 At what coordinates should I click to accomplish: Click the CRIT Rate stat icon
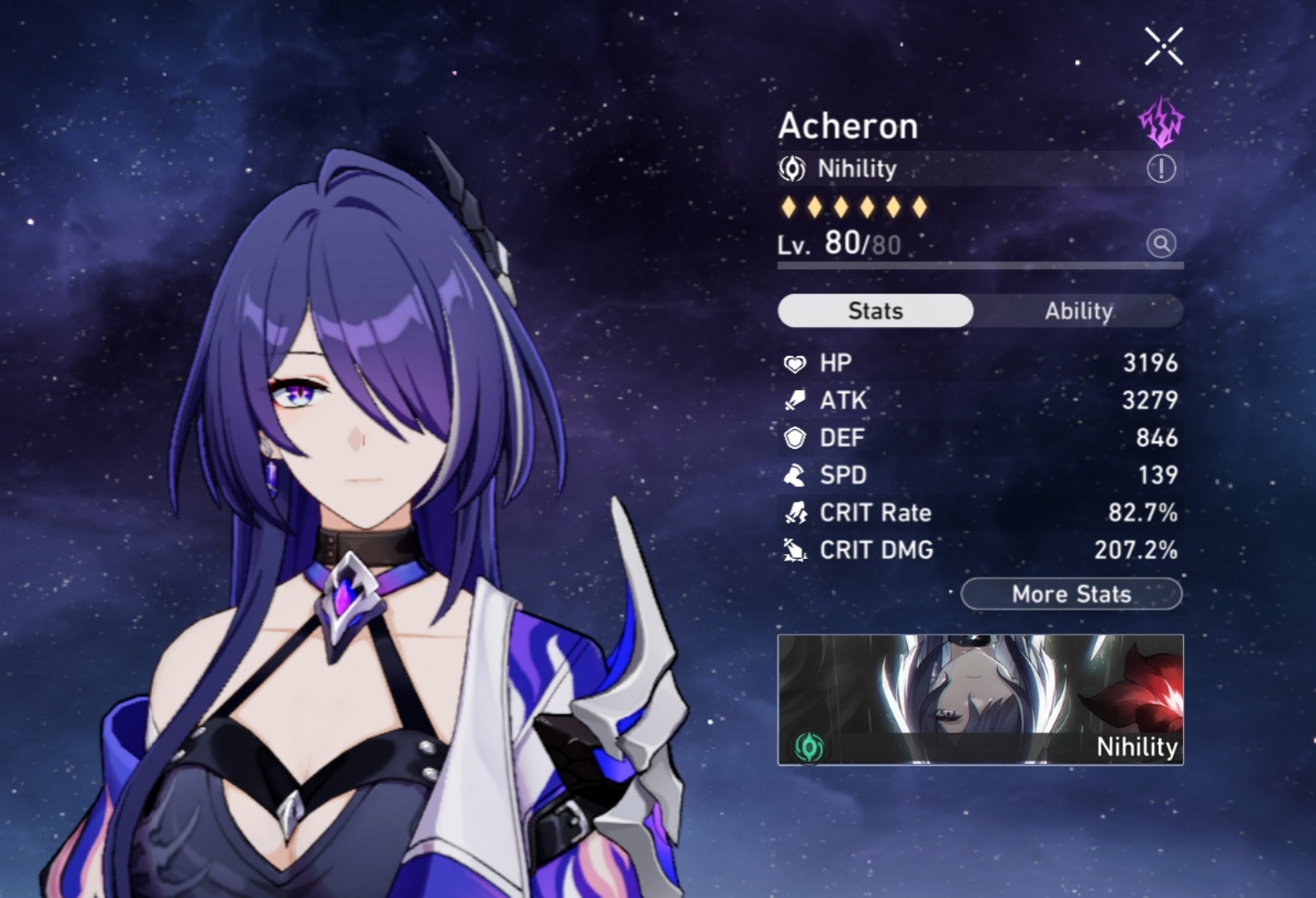795,513
